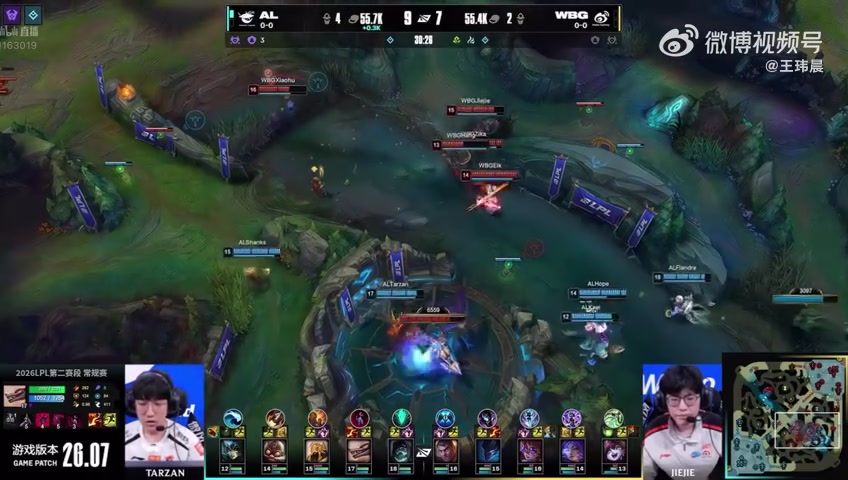Image resolution: width=848 pixels, height=480 pixels.
Task: Select the JIEJIE player camera thumbnail
Action: point(682,415)
